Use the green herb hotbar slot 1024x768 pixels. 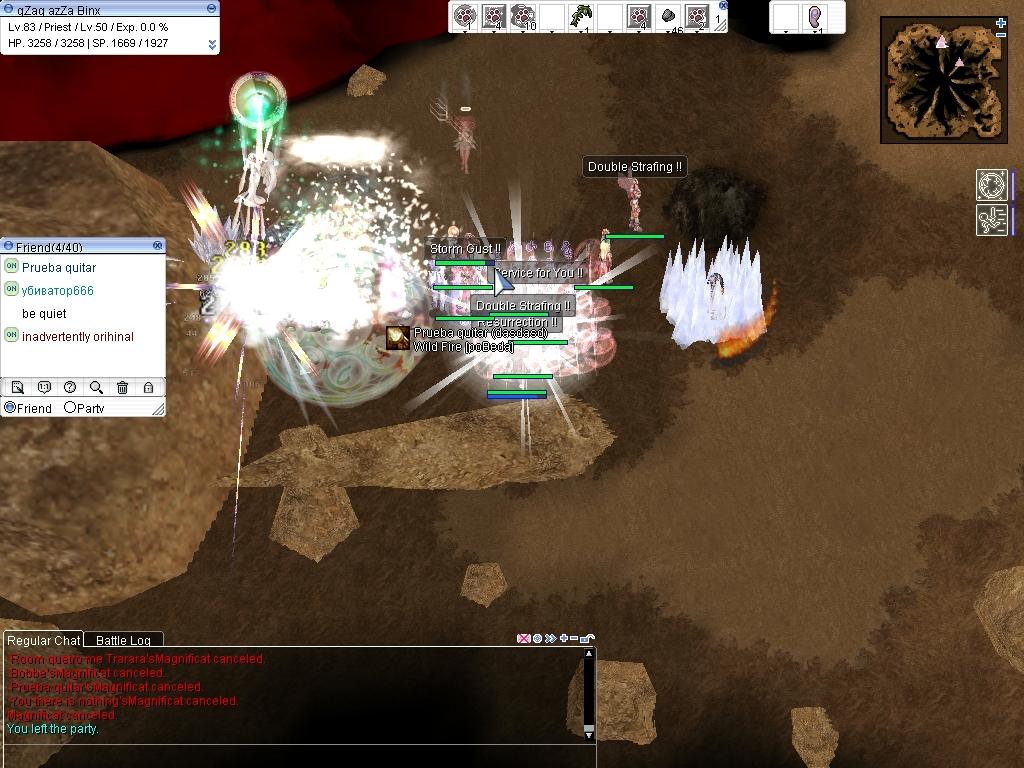(x=581, y=16)
